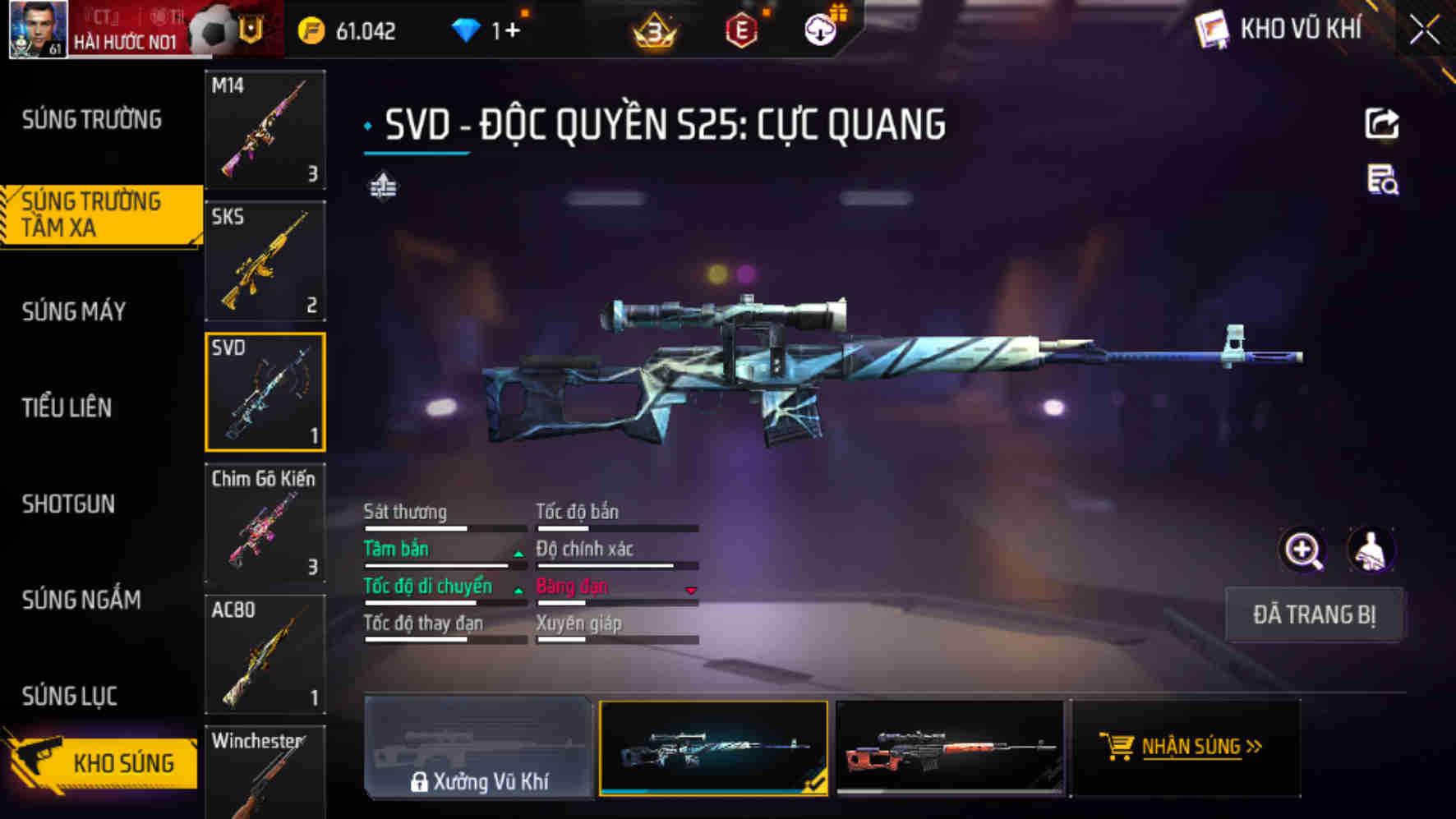Switch to the Súng Máy category

pos(74,312)
